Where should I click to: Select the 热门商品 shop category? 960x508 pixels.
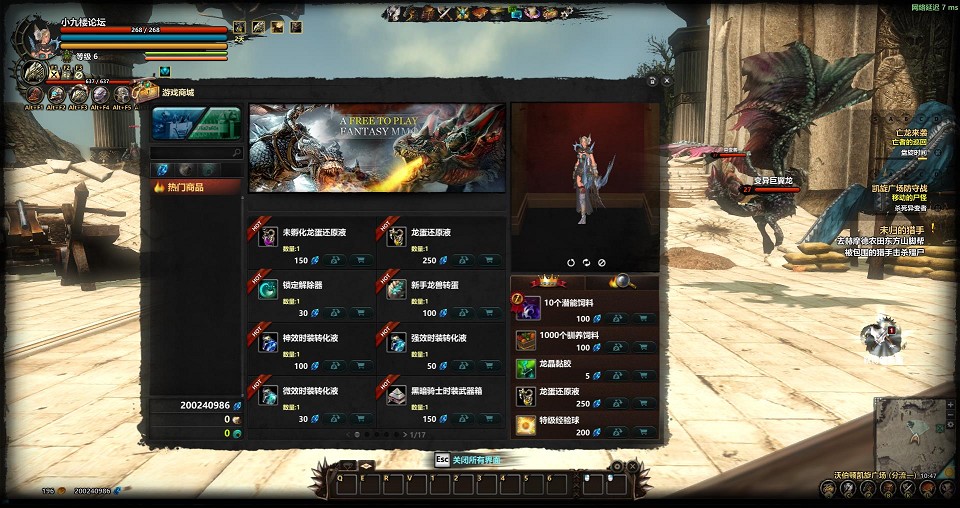click(196, 187)
